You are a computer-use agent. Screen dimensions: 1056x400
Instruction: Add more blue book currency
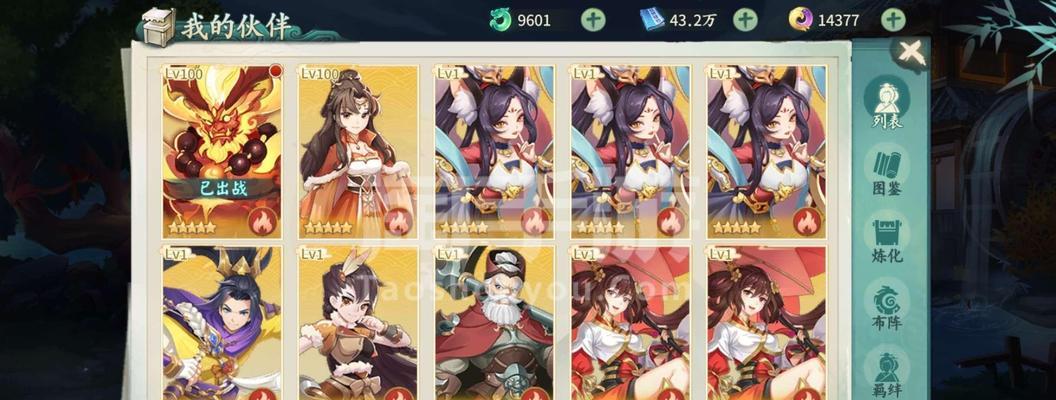pyautogui.click(x=745, y=19)
